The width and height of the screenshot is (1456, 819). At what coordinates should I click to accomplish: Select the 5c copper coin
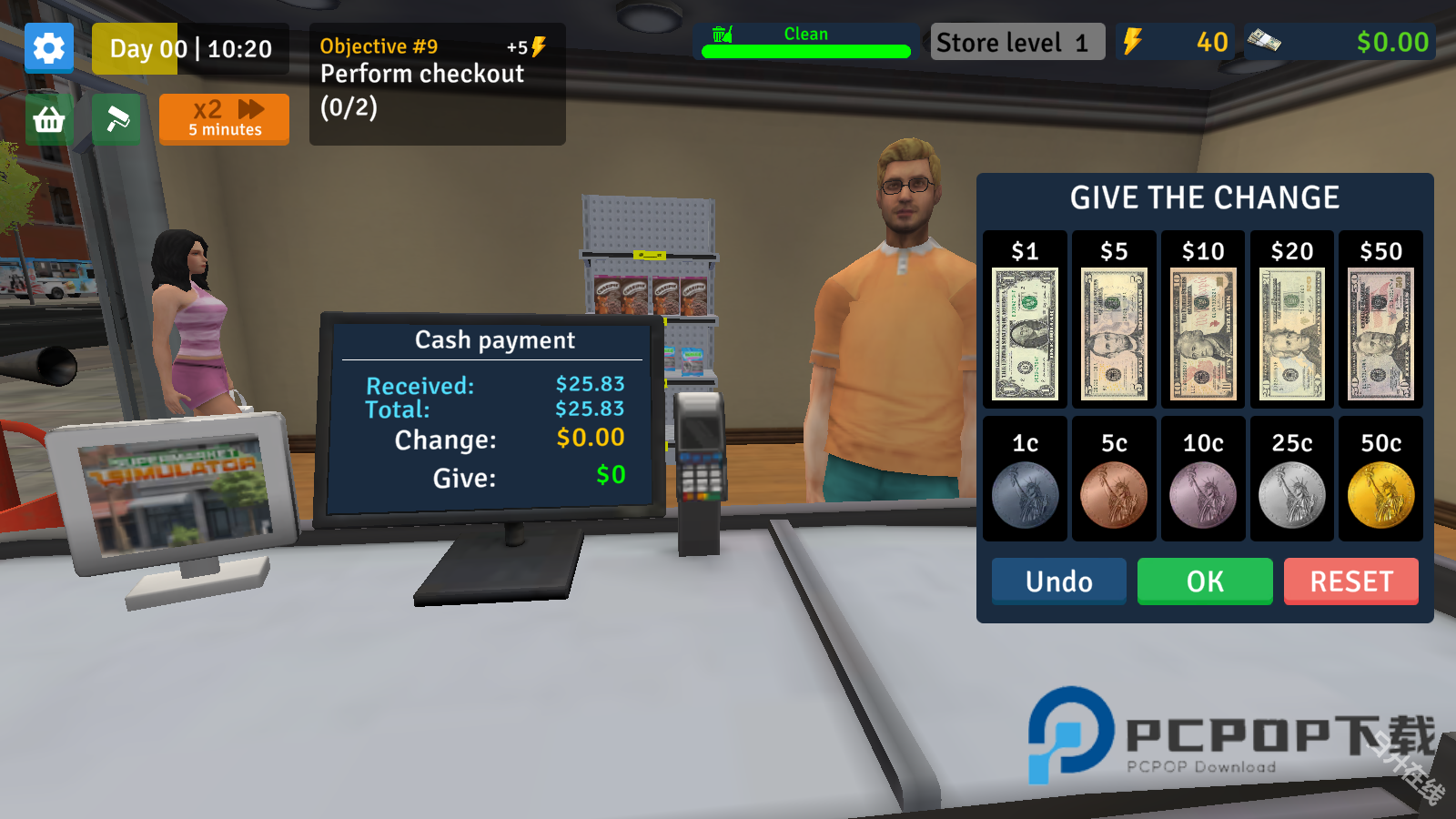[1114, 494]
